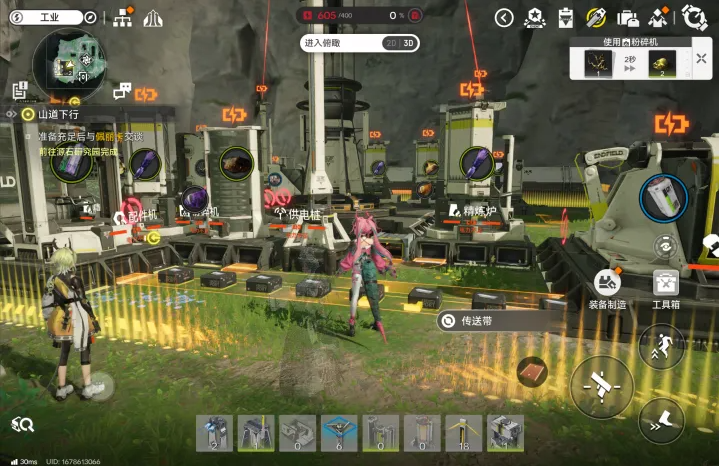
Task: Open the suitcase inventory icon
Action: (628, 17)
